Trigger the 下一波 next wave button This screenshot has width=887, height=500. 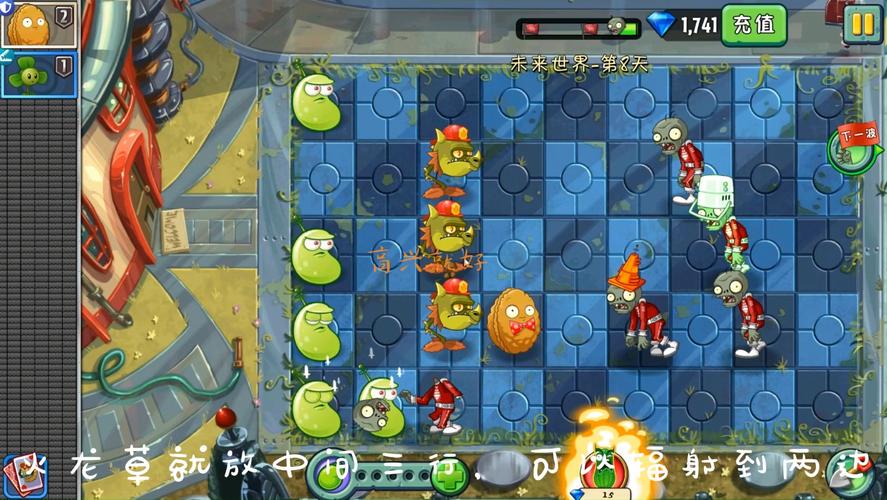855,145
